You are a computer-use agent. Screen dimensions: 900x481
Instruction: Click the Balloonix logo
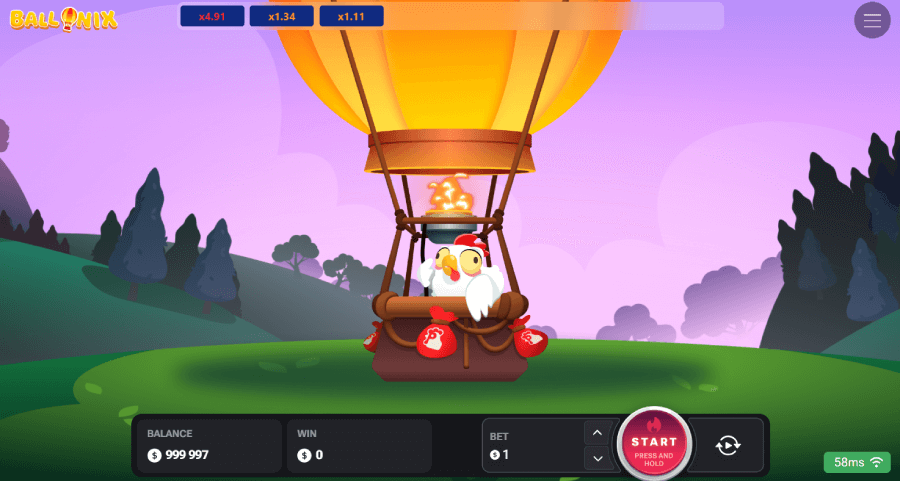tap(64, 18)
